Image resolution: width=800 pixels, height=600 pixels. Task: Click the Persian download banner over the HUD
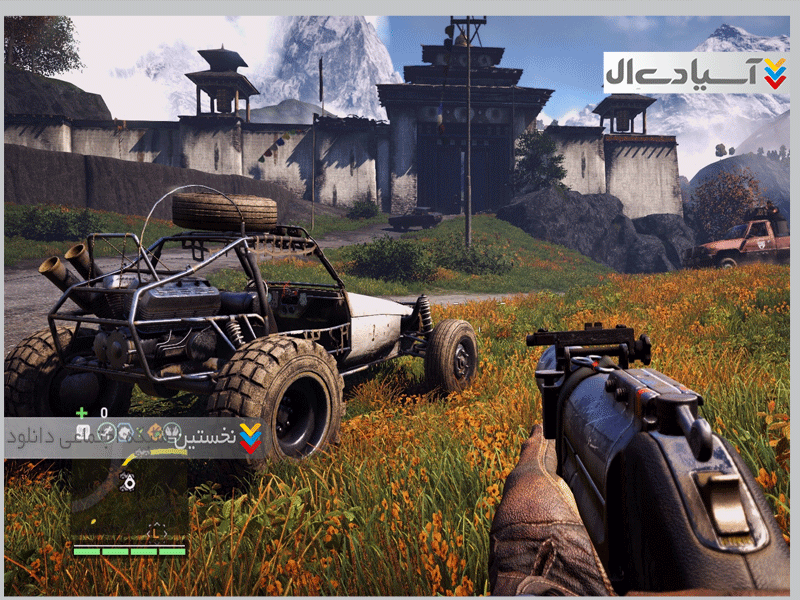pos(135,437)
